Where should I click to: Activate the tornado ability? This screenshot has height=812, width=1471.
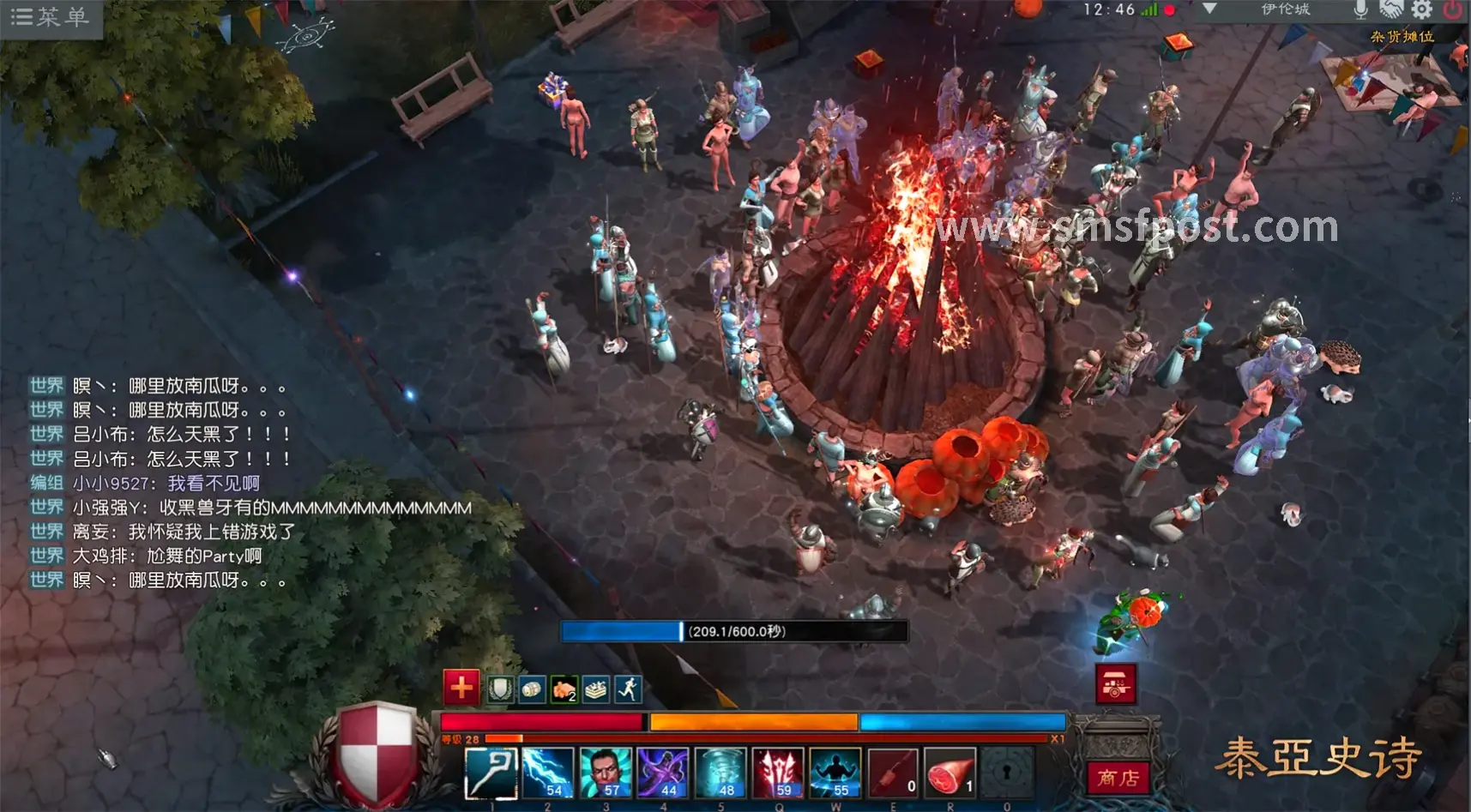[720, 773]
